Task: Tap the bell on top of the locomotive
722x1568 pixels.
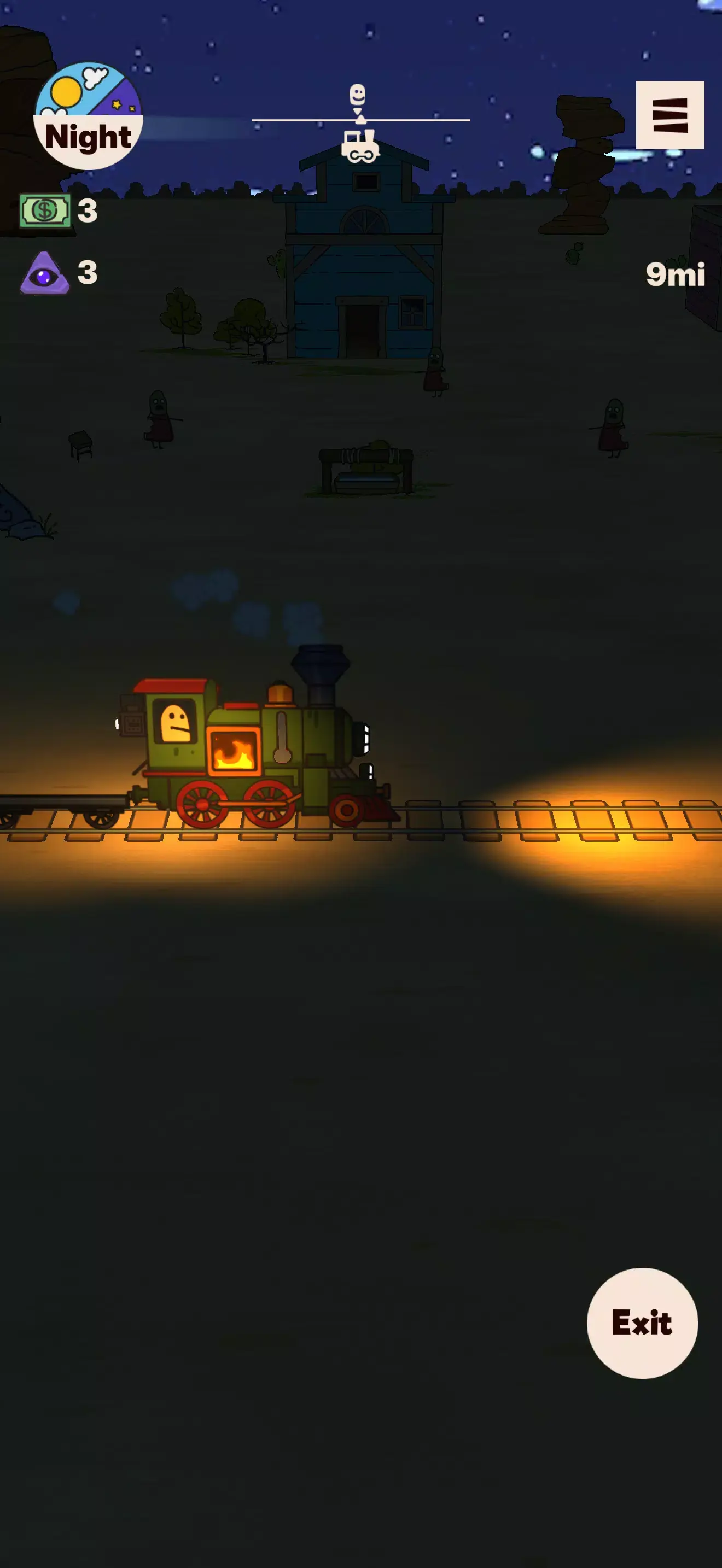Action: (280, 694)
